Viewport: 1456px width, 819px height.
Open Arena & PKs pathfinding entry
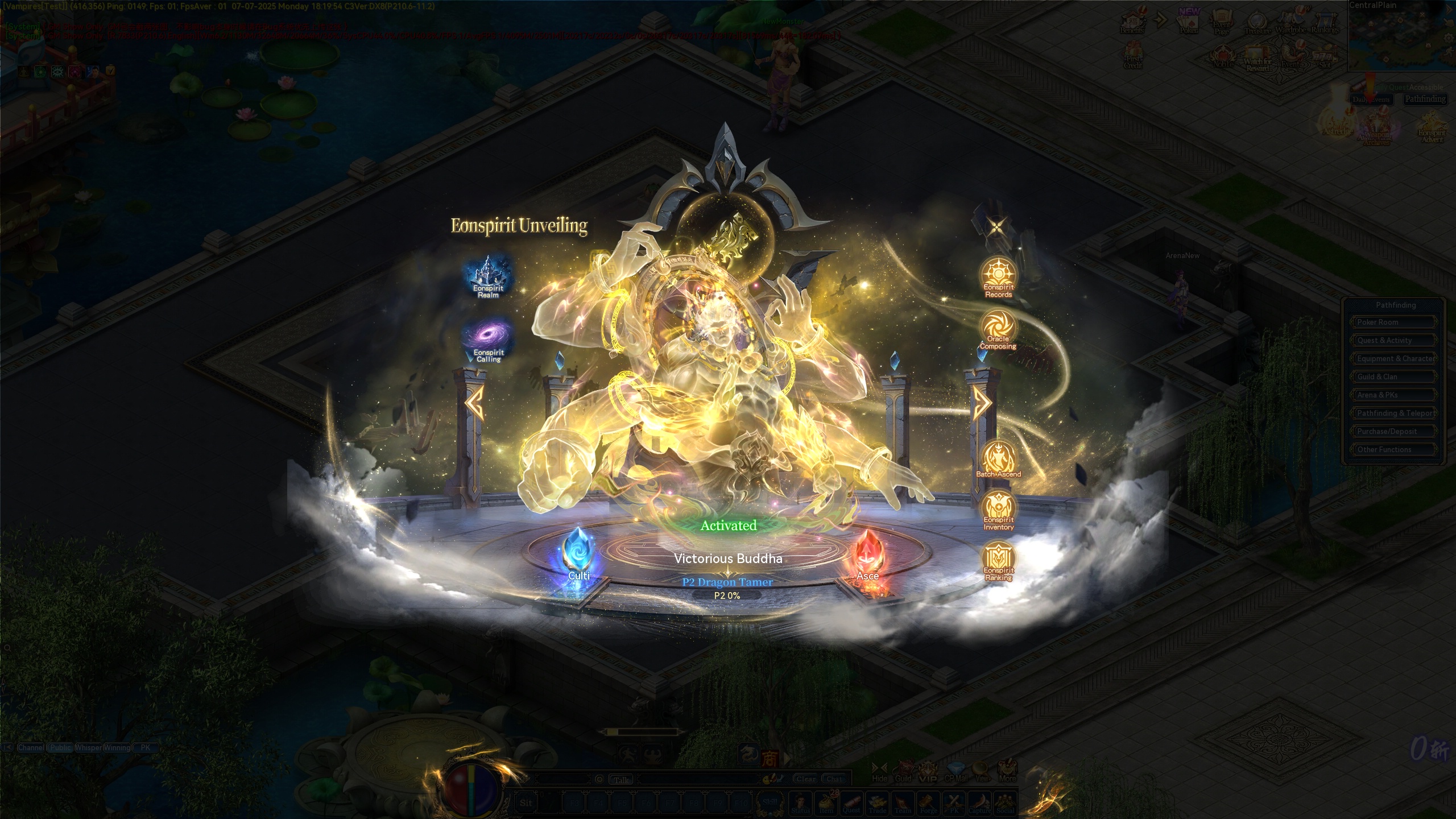1393,395
